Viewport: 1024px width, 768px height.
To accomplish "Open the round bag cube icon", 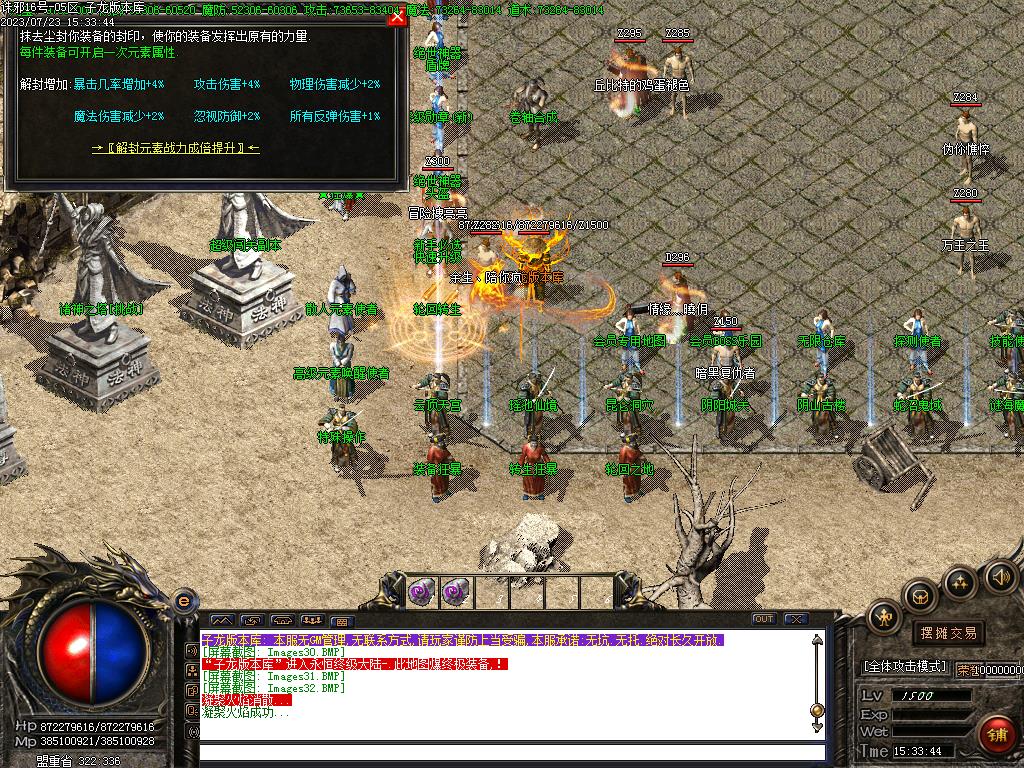I will [x=920, y=597].
